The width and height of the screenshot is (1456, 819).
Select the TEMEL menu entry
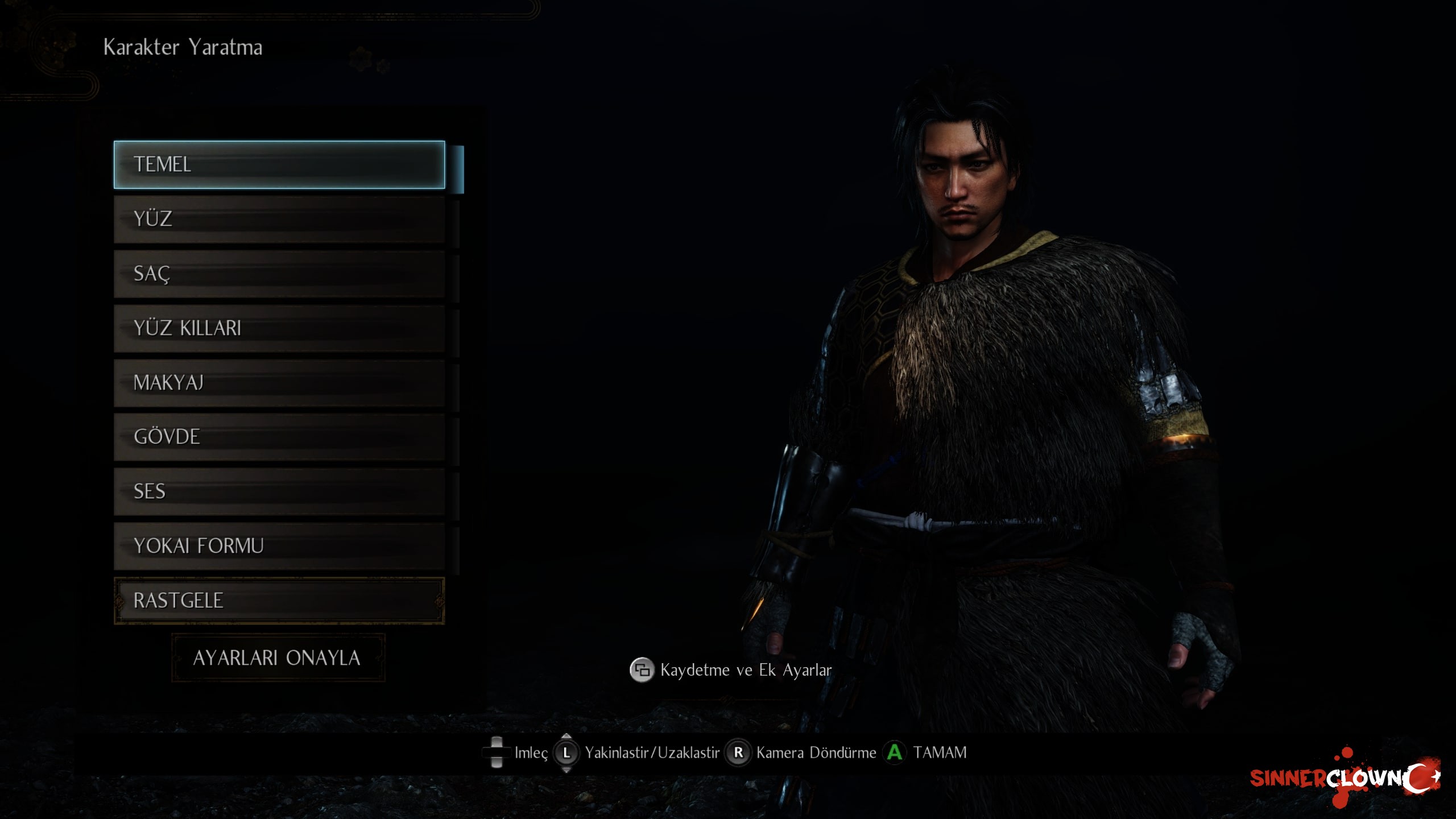click(x=279, y=164)
